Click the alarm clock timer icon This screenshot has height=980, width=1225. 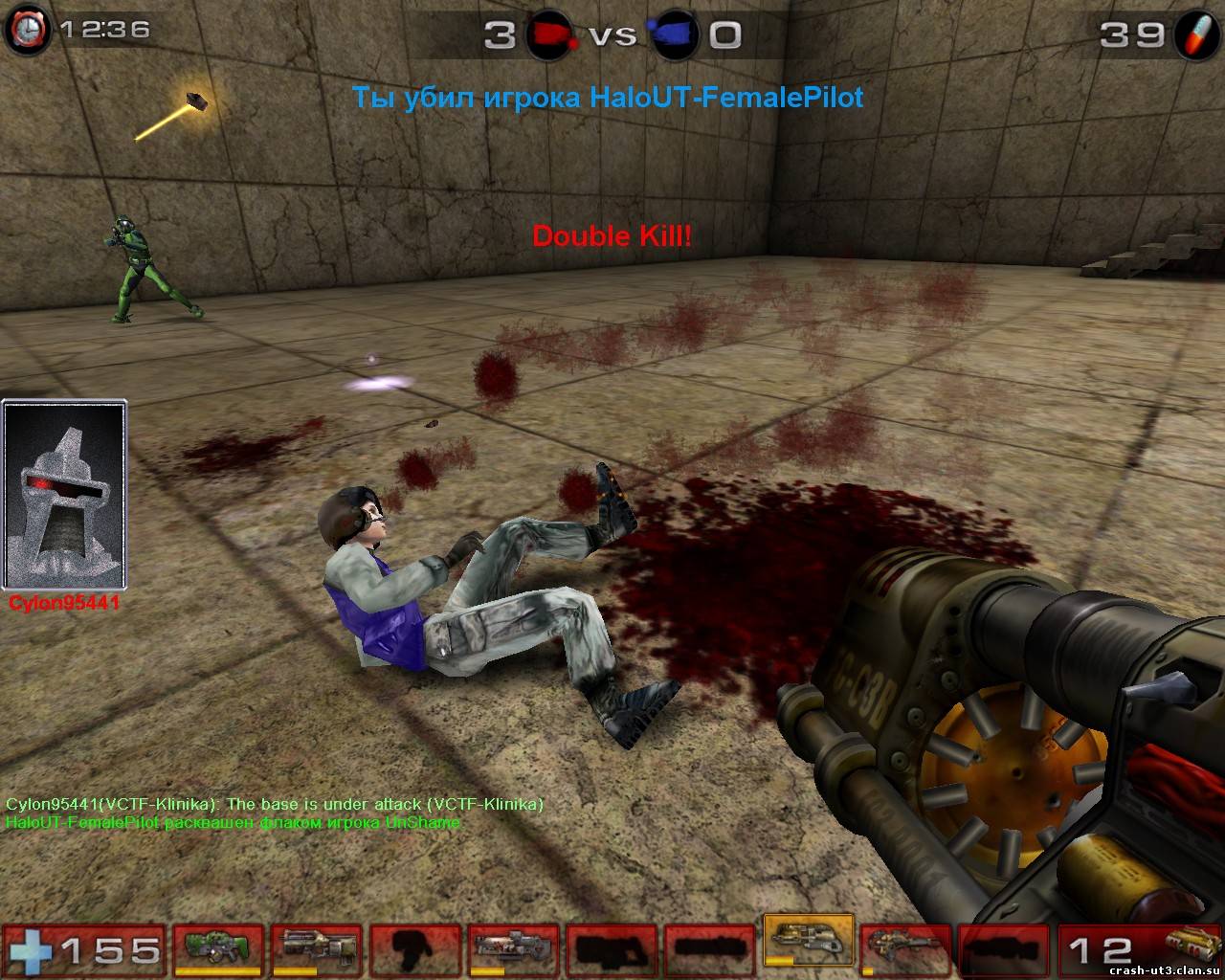tap(29, 31)
